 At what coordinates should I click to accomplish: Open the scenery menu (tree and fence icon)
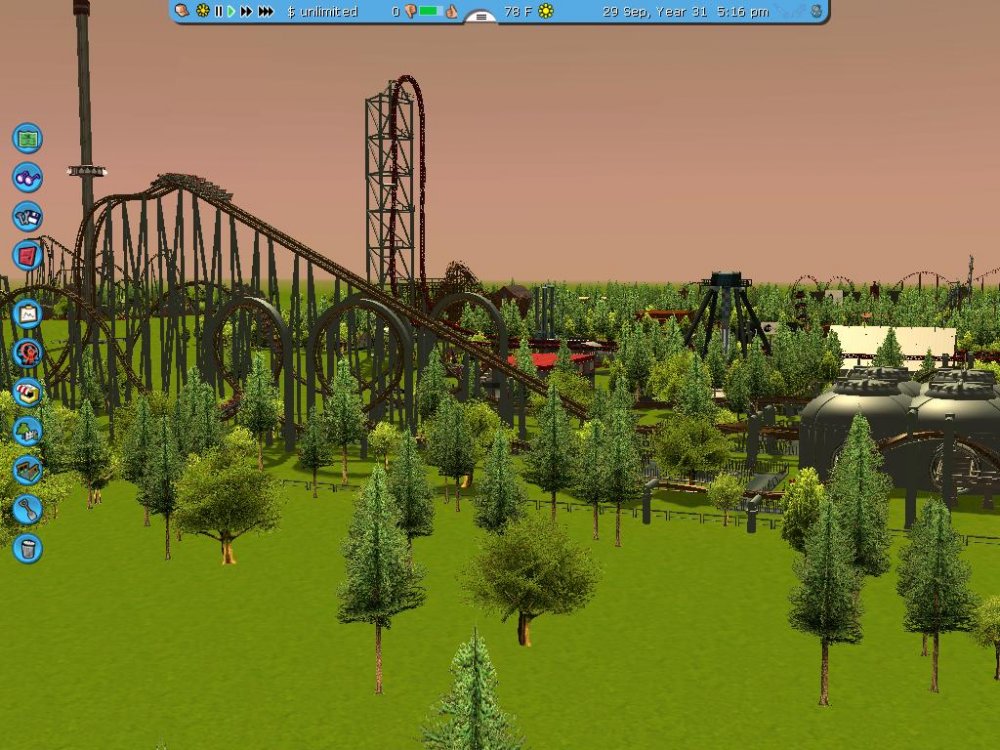coord(27,431)
